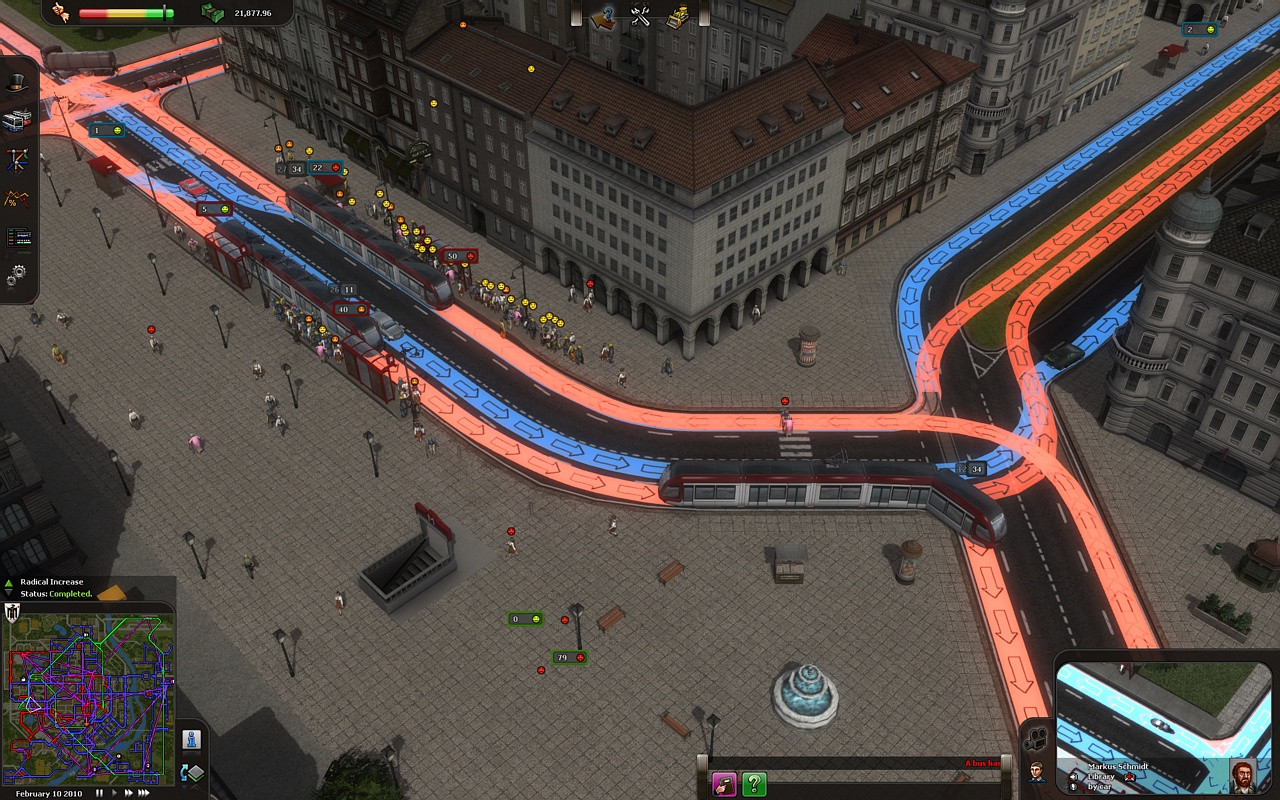The width and height of the screenshot is (1280, 800).
Task: Toggle the movie camera follow view
Action: 1037,740
